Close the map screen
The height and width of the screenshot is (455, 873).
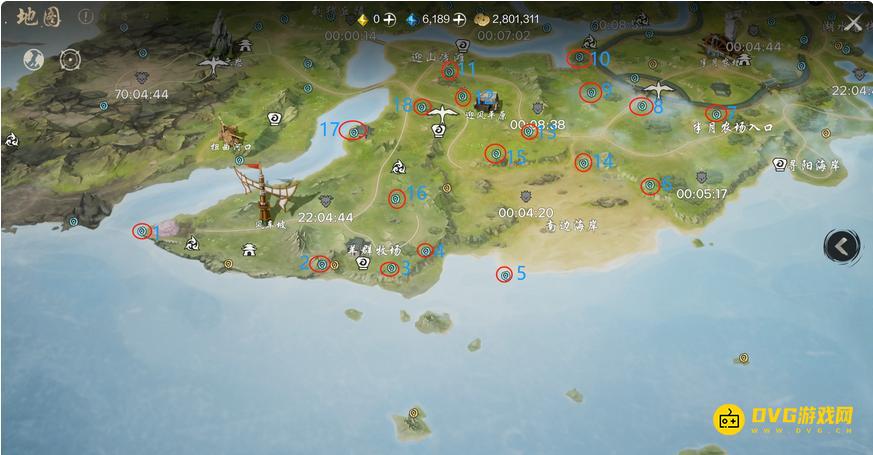(853, 24)
